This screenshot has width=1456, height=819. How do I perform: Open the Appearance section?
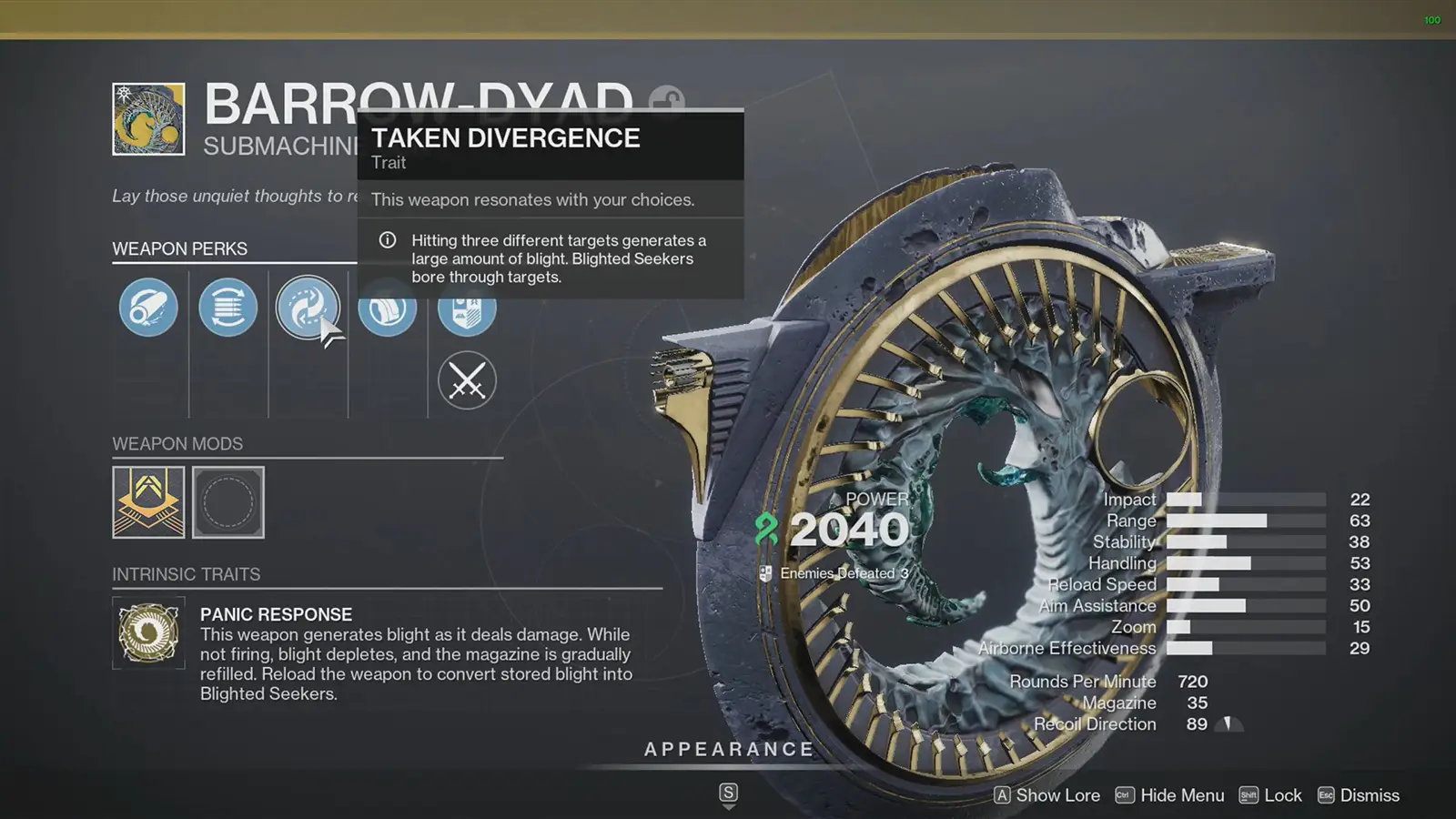[727, 749]
